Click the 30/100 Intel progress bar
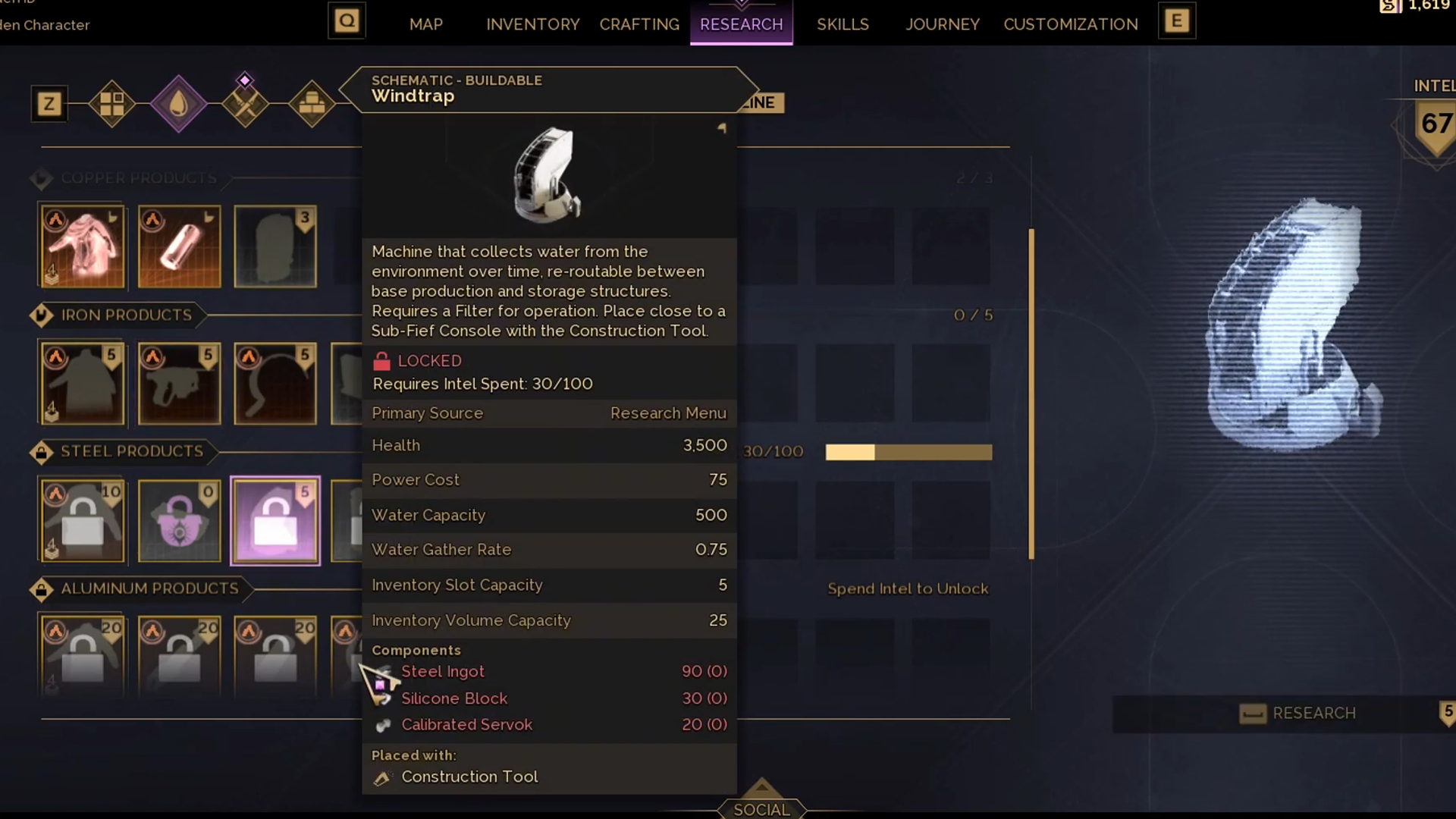The image size is (1456, 819). tap(908, 452)
